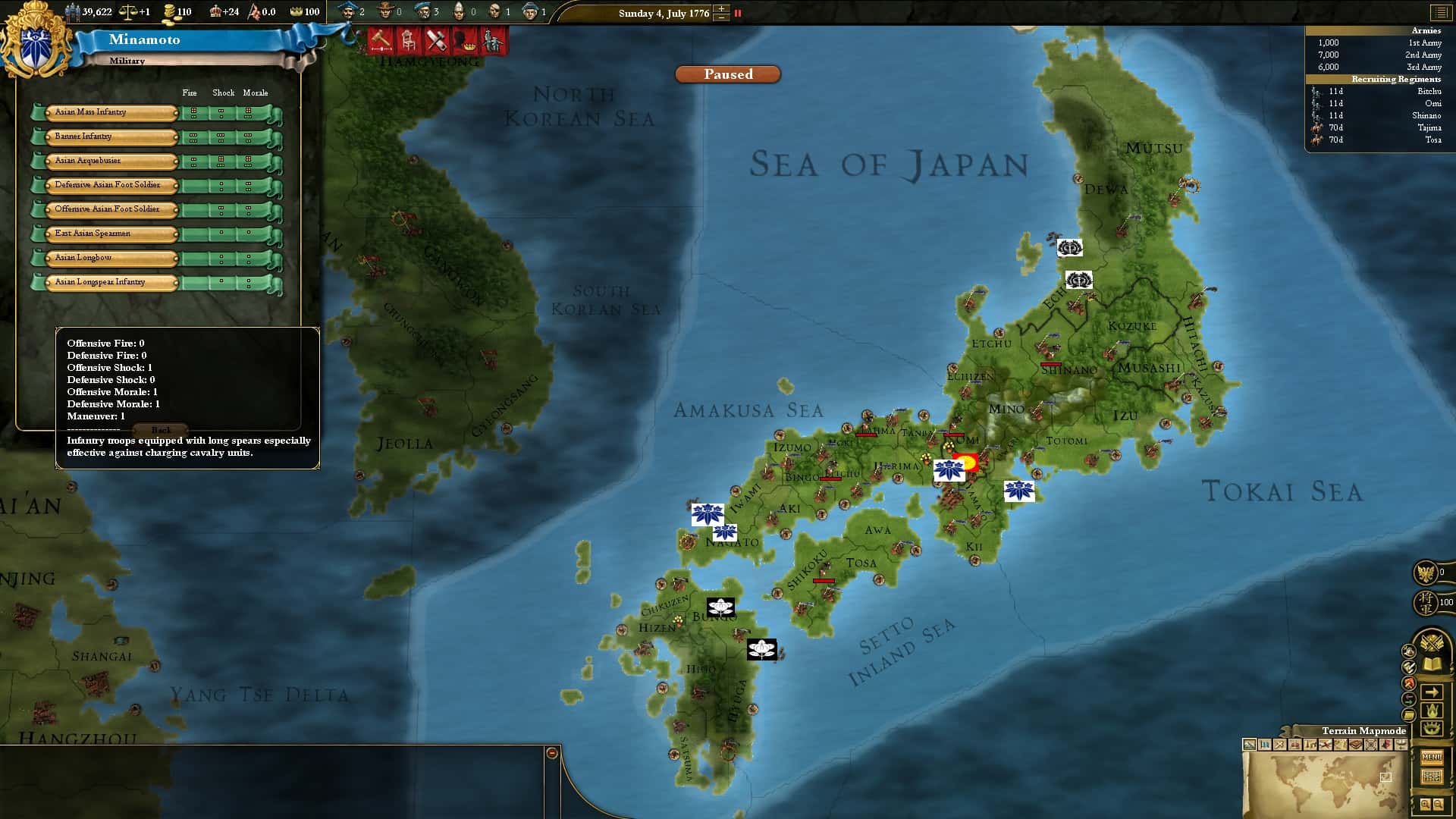Zoom out with the magnifier minus icon
The image size is (1456, 819).
click(1437, 804)
